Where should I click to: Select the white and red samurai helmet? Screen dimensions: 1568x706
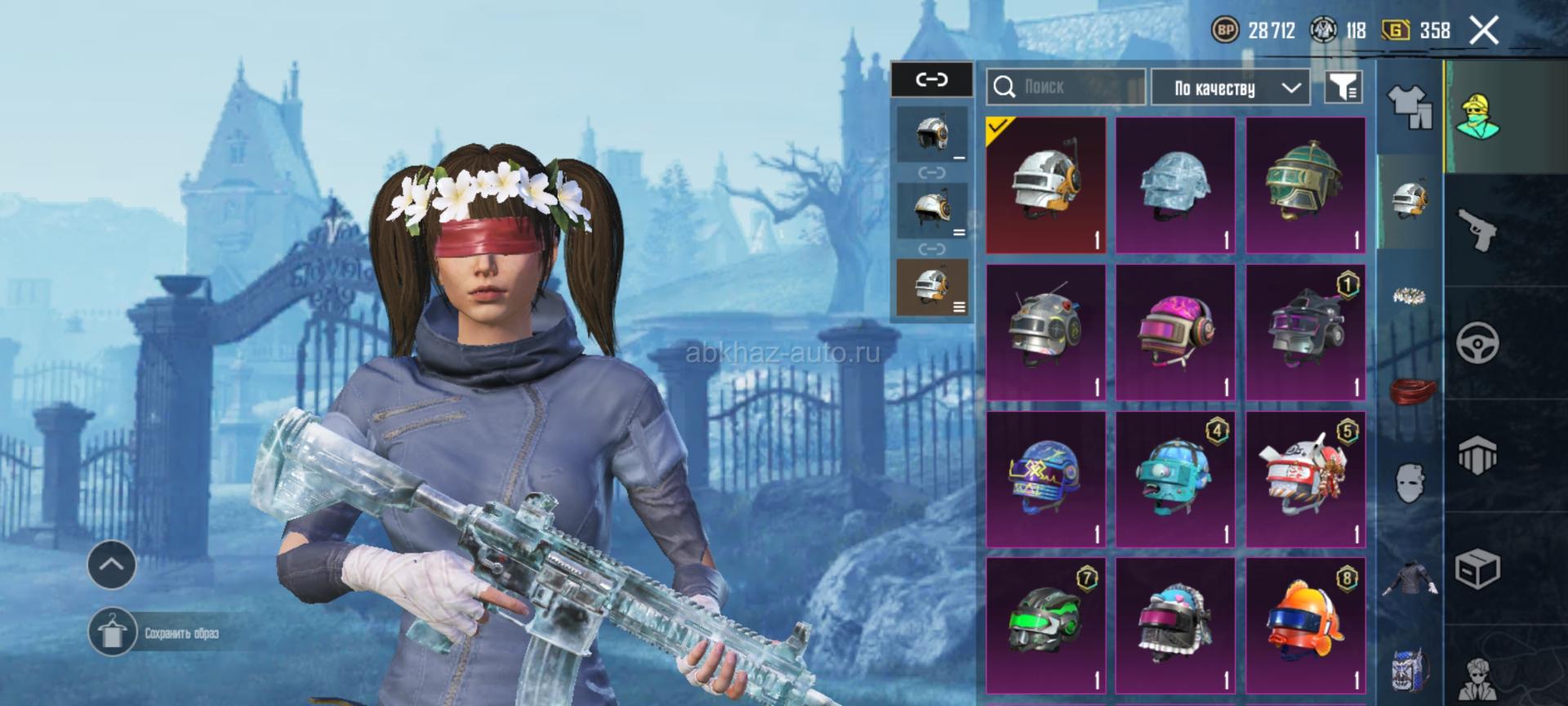pos(1305,480)
